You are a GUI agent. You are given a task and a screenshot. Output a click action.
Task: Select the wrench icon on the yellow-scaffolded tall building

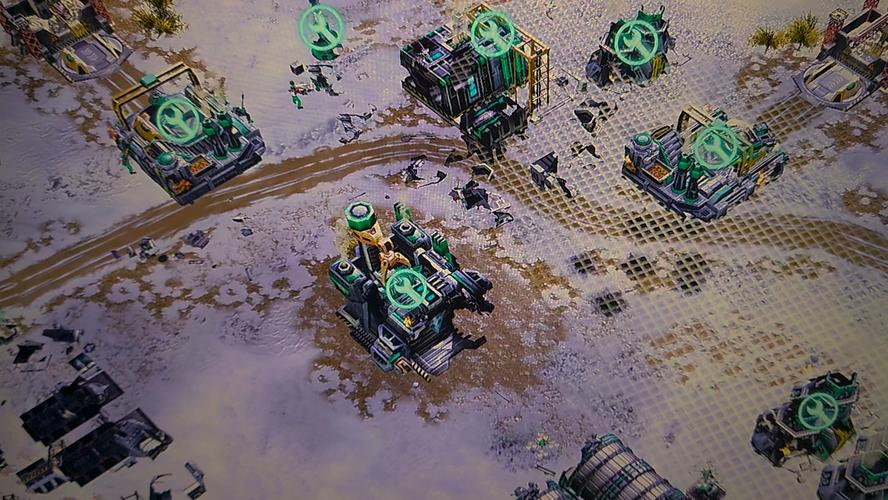click(492, 33)
